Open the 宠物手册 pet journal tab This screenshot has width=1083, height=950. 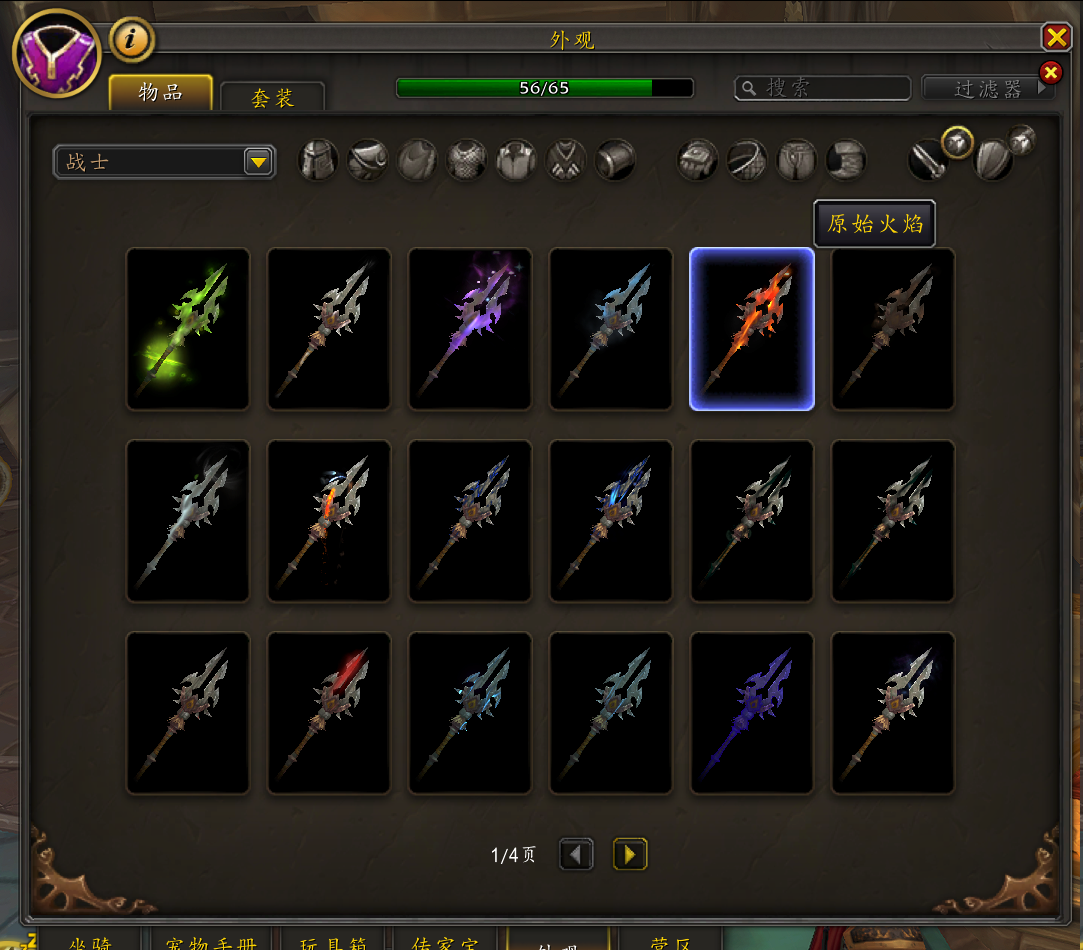click(208, 941)
